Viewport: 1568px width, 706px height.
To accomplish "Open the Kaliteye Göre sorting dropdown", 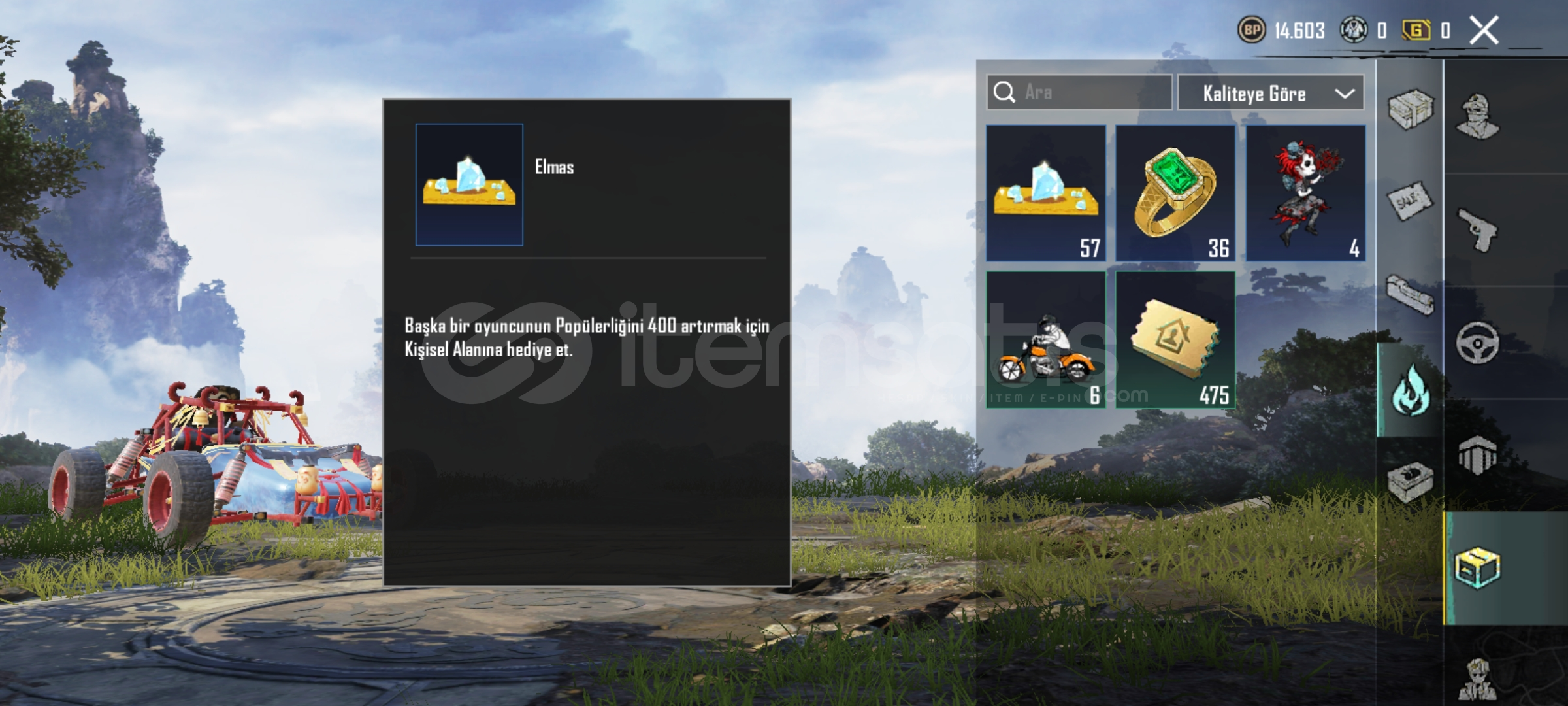I will point(1271,93).
